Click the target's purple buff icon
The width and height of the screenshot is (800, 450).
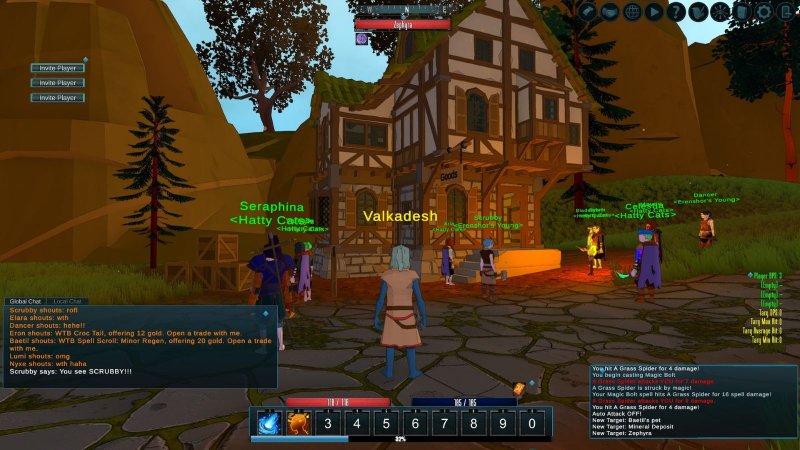tap(361, 39)
